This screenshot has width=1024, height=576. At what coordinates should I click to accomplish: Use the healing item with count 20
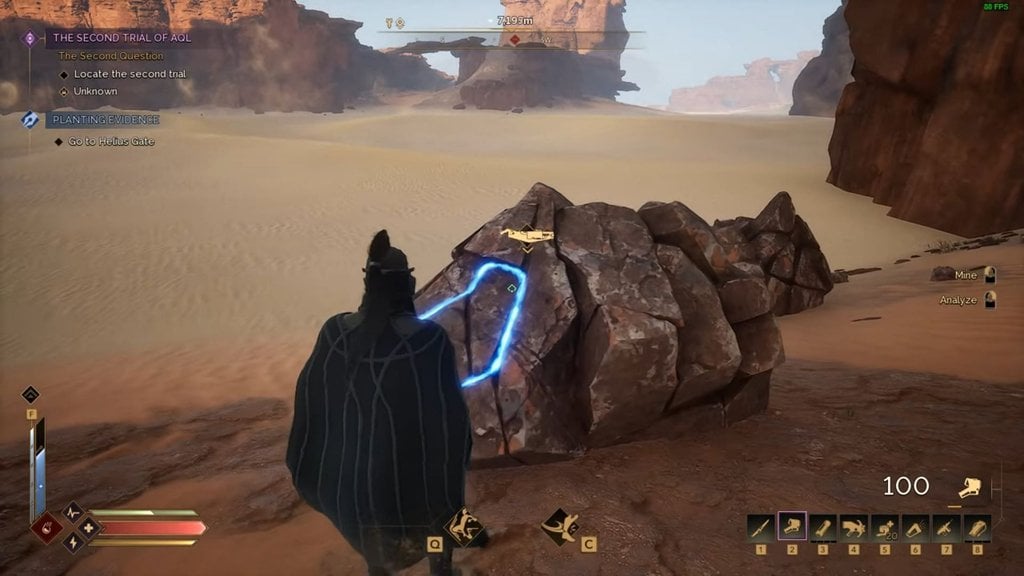(x=885, y=527)
